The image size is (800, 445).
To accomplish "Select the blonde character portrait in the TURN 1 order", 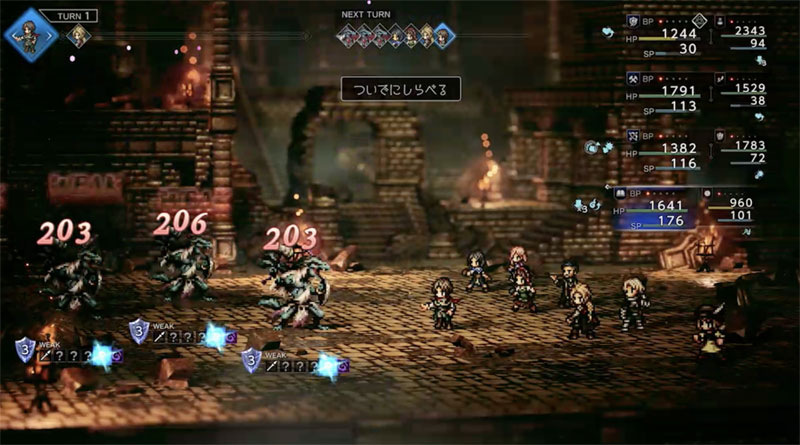I will click(77, 36).
